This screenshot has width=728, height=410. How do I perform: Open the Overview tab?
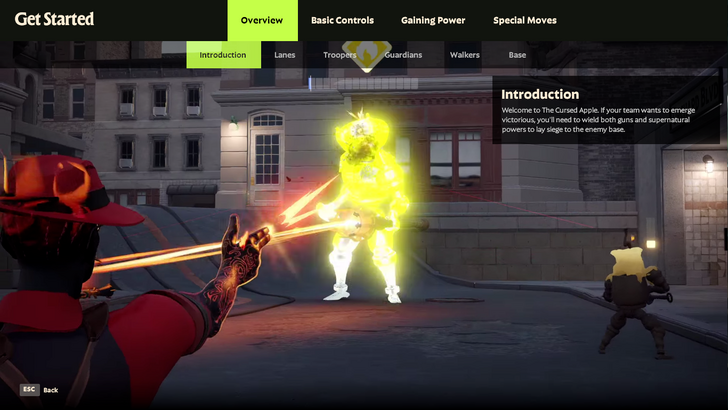262,20
